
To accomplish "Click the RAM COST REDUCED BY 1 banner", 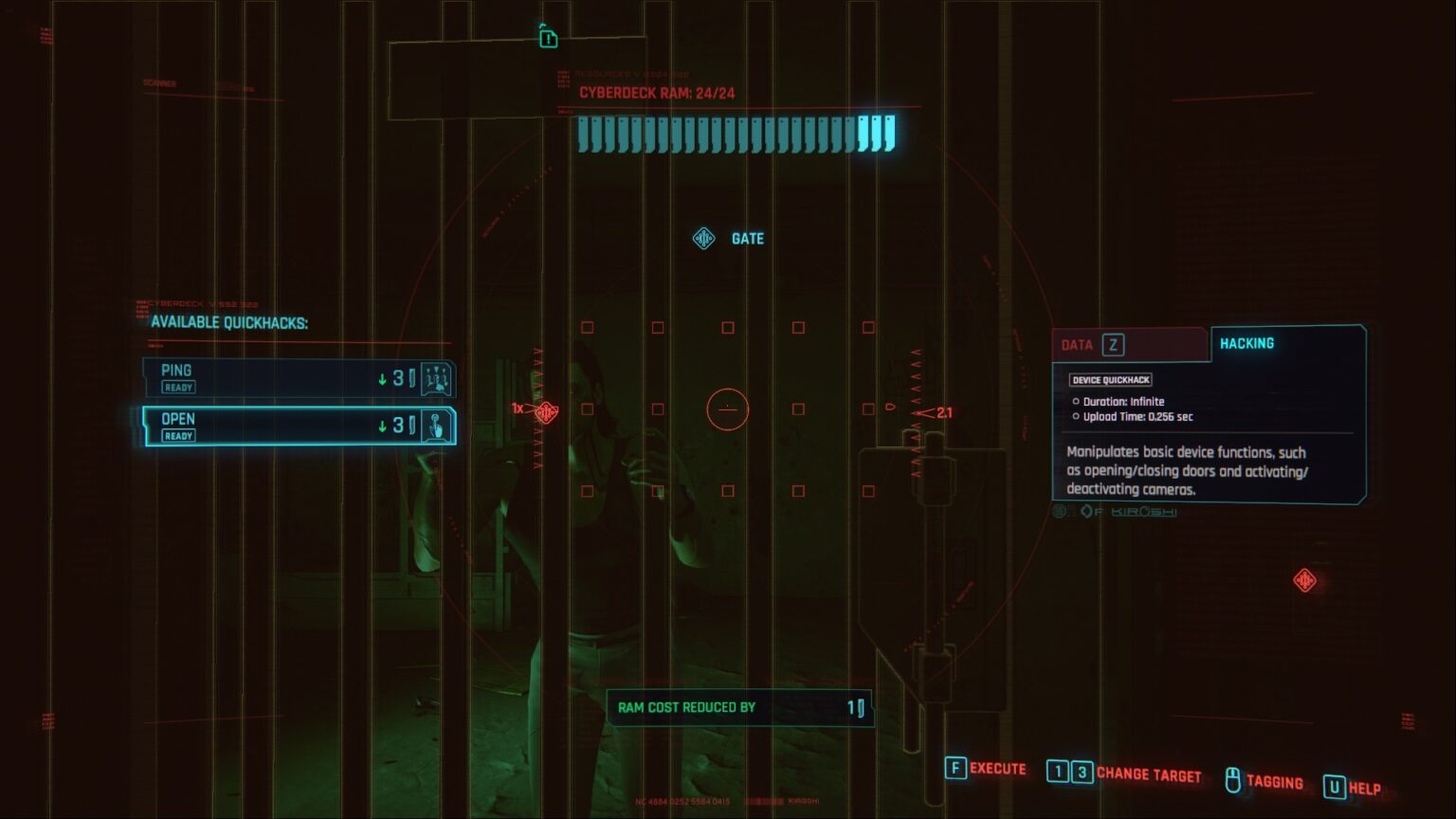I will (x=737, y=706).
